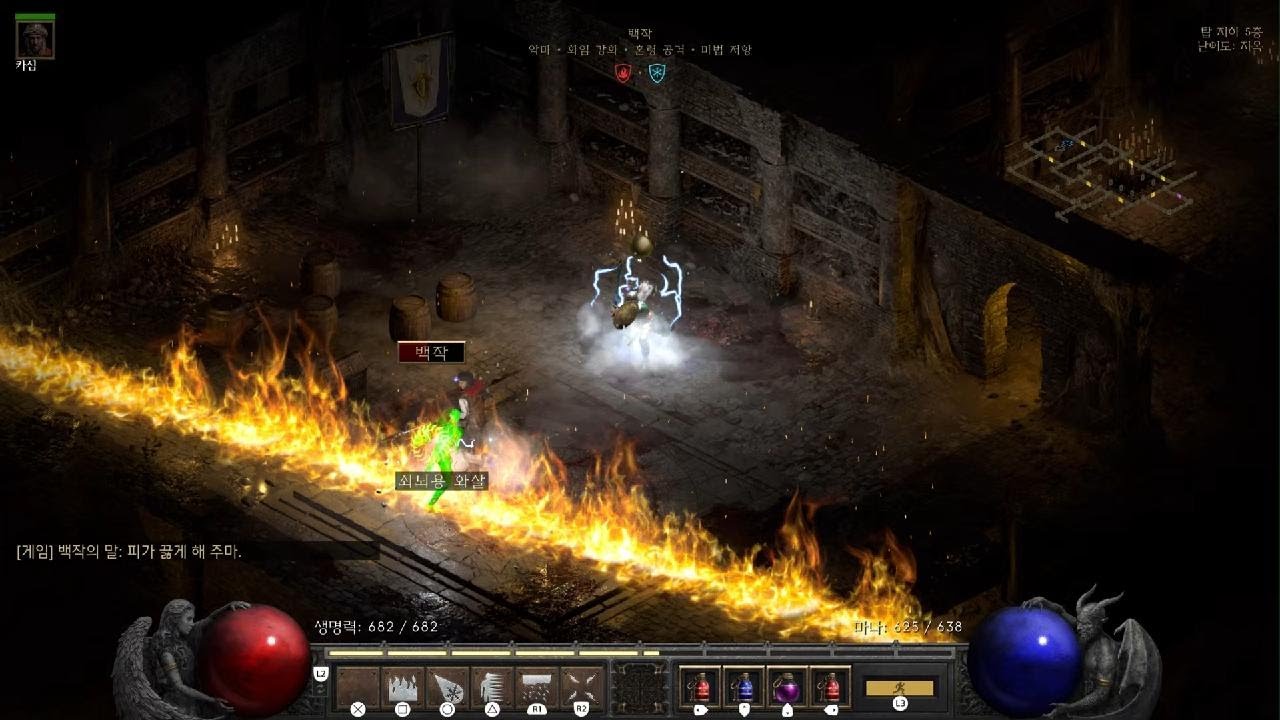This screenshot has height=720, width=1280.
Task: Click the dungeon automap overlay
Action: (1100, 170)
